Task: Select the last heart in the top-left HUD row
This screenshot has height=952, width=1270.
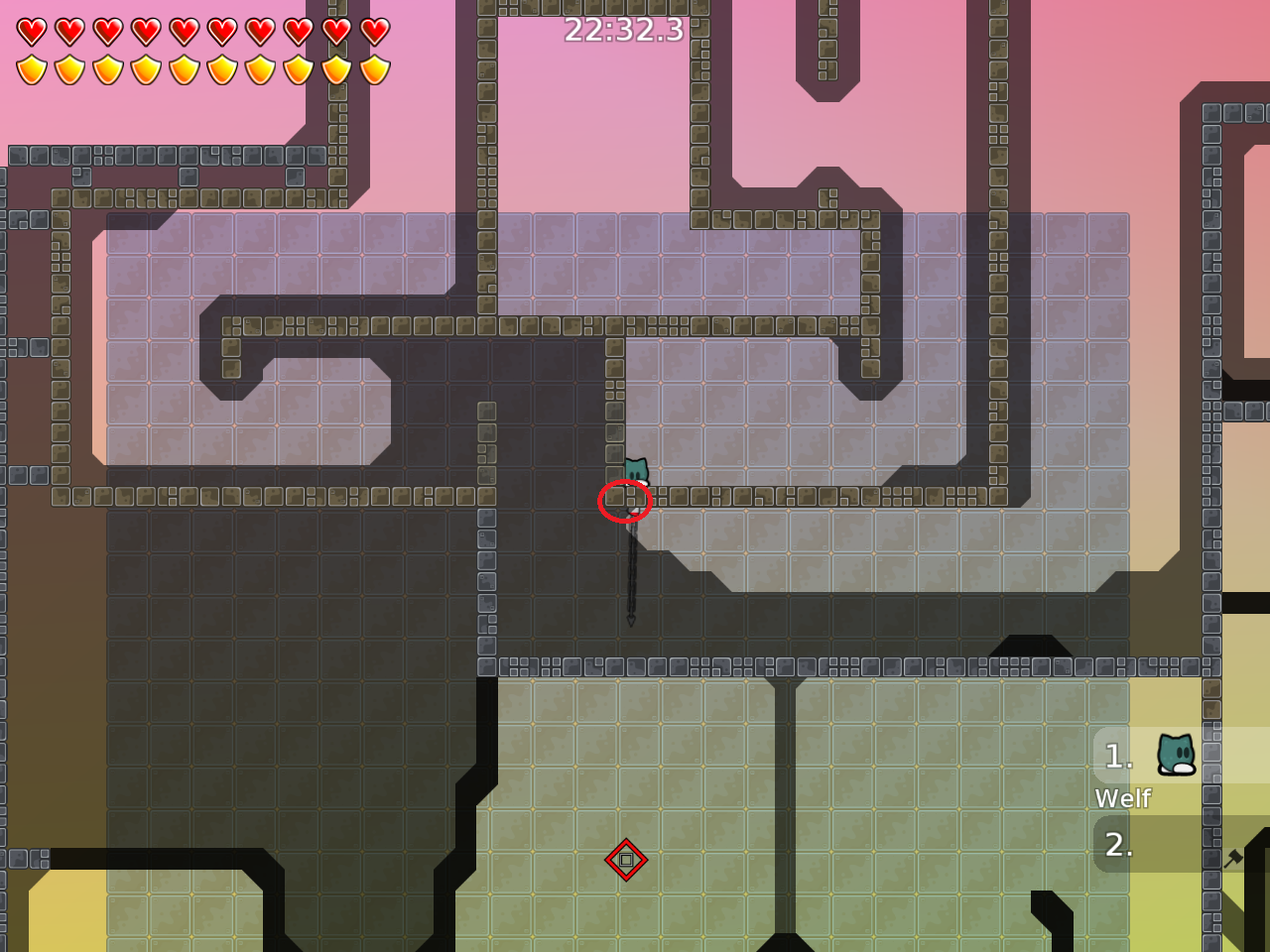Action: pyautogui.click(x=375, y=30)
